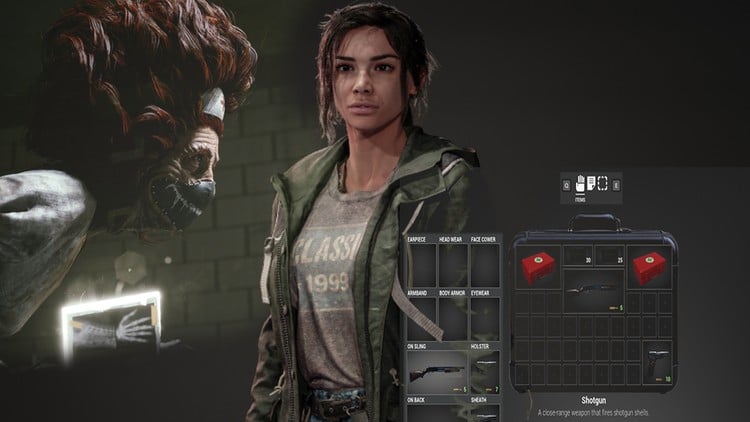Open the dashed square tab
Viewport: 750px width, 422px height.
click(x=603, y=184)
